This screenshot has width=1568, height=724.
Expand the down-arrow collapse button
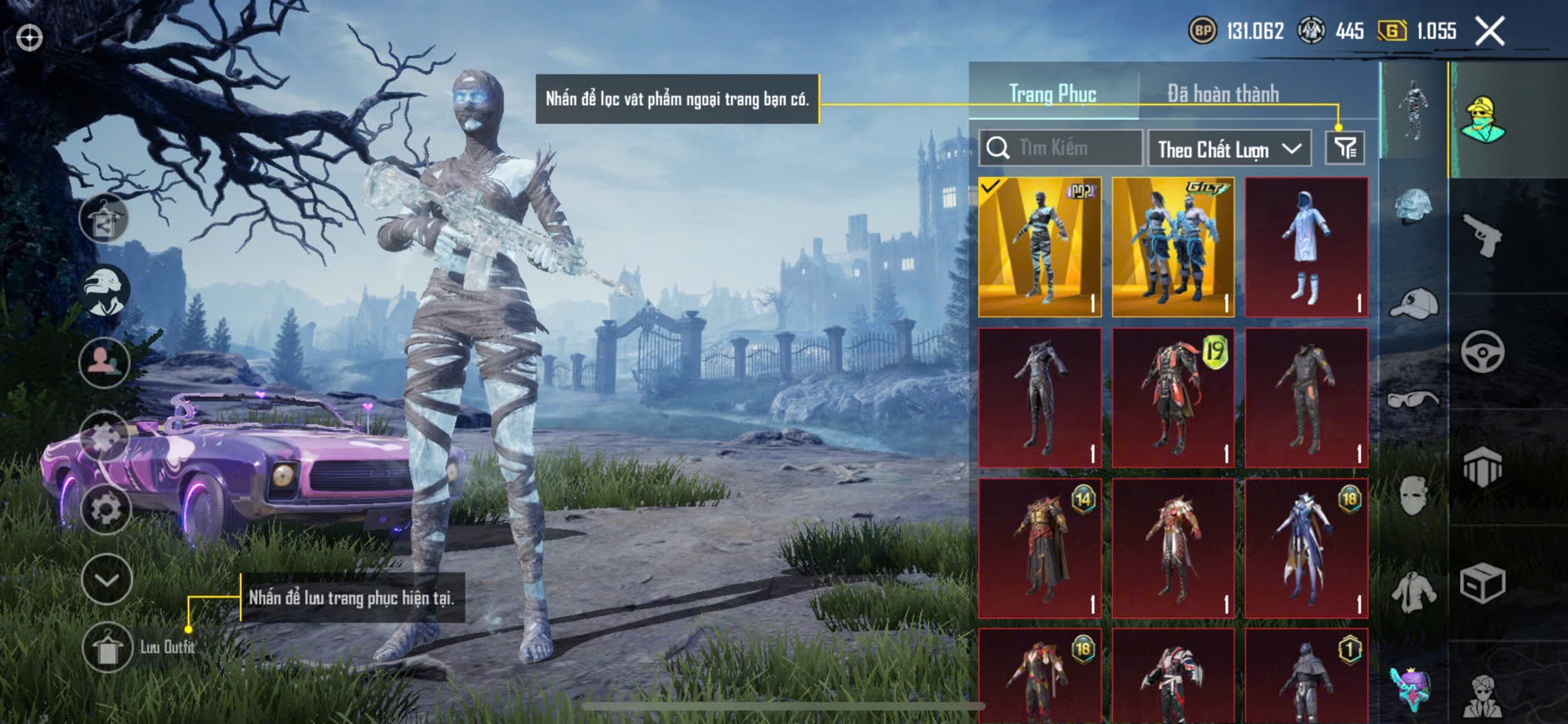[106, 579]
